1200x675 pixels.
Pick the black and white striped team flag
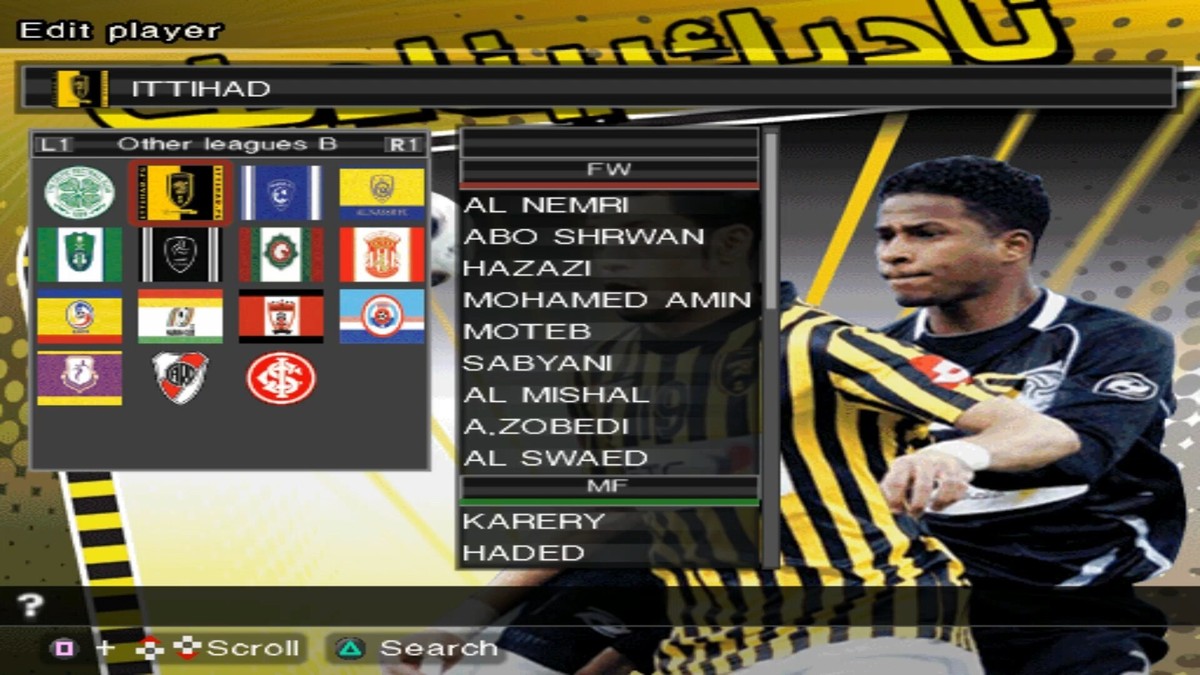pyautogui.click(x=181, y=255)
